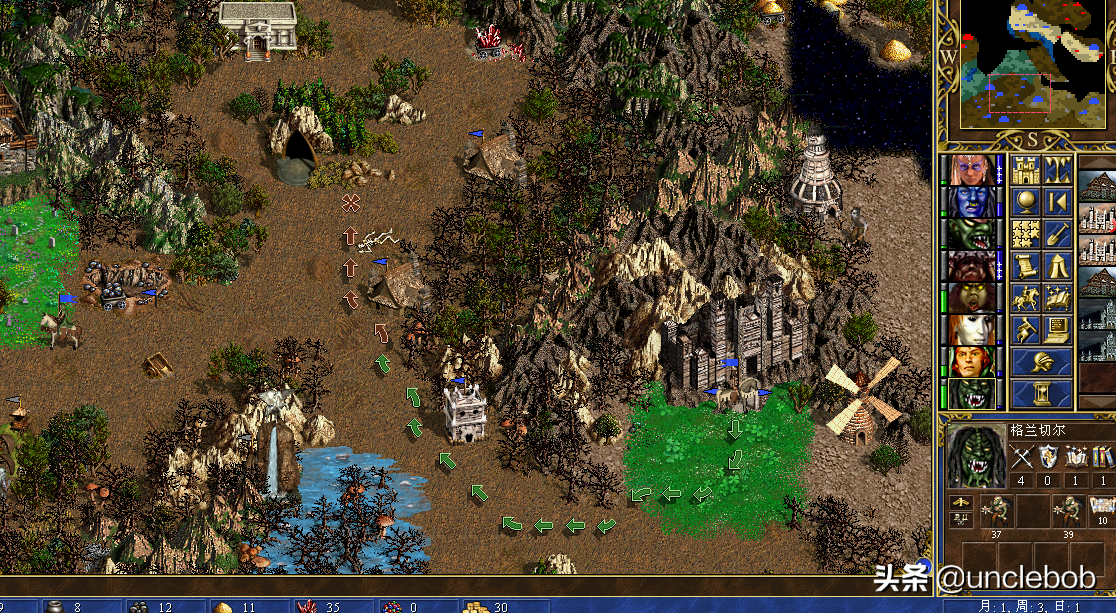Screen dimensions: 1116x613
Task: Pick the yellow-eyed hero portrait
Action: [x=970, y=298]
